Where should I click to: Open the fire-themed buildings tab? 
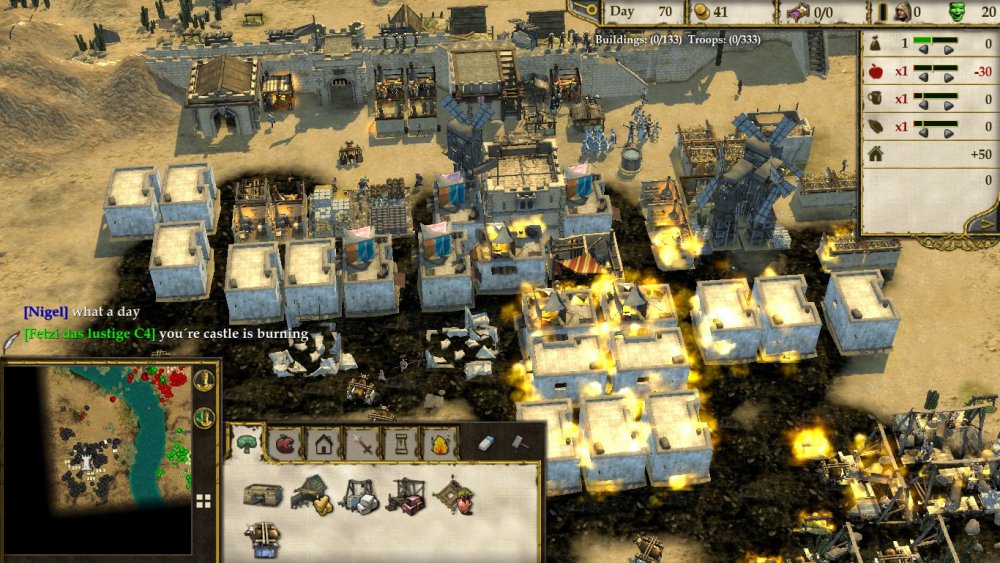tap(437, 443)
